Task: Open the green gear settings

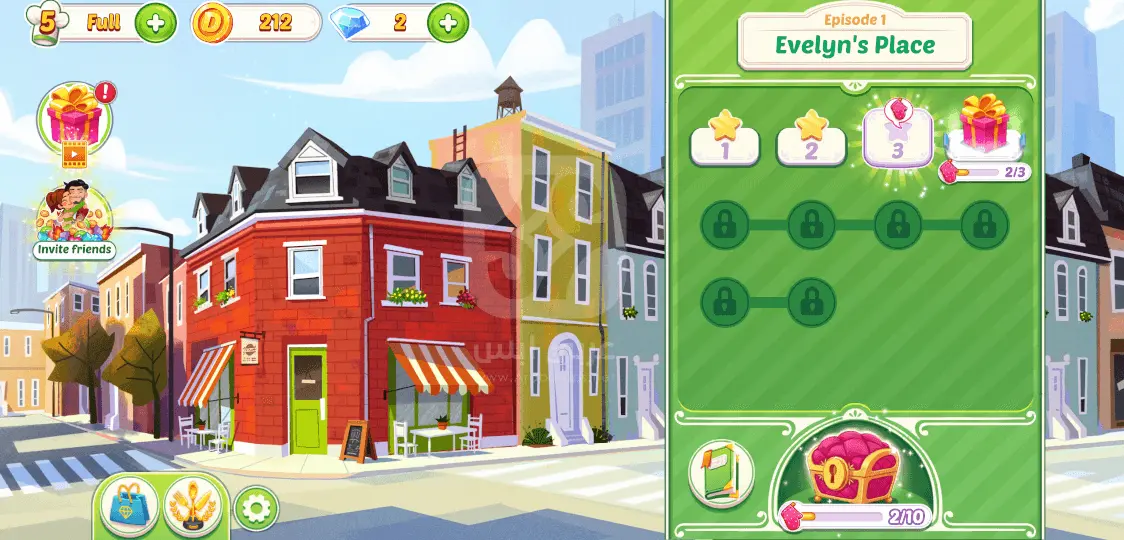Action: pos(256,510)
